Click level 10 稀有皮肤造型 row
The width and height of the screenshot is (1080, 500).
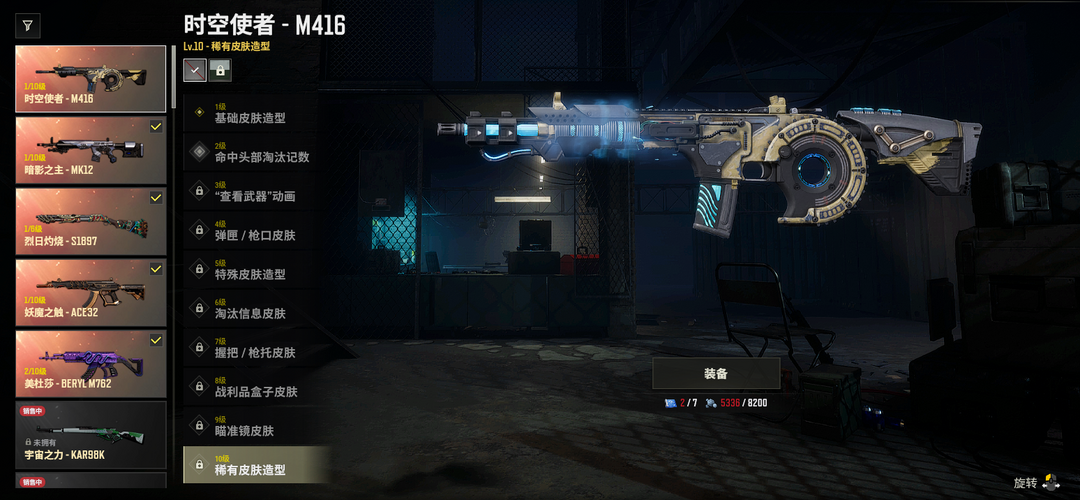(x=256, y=465)
